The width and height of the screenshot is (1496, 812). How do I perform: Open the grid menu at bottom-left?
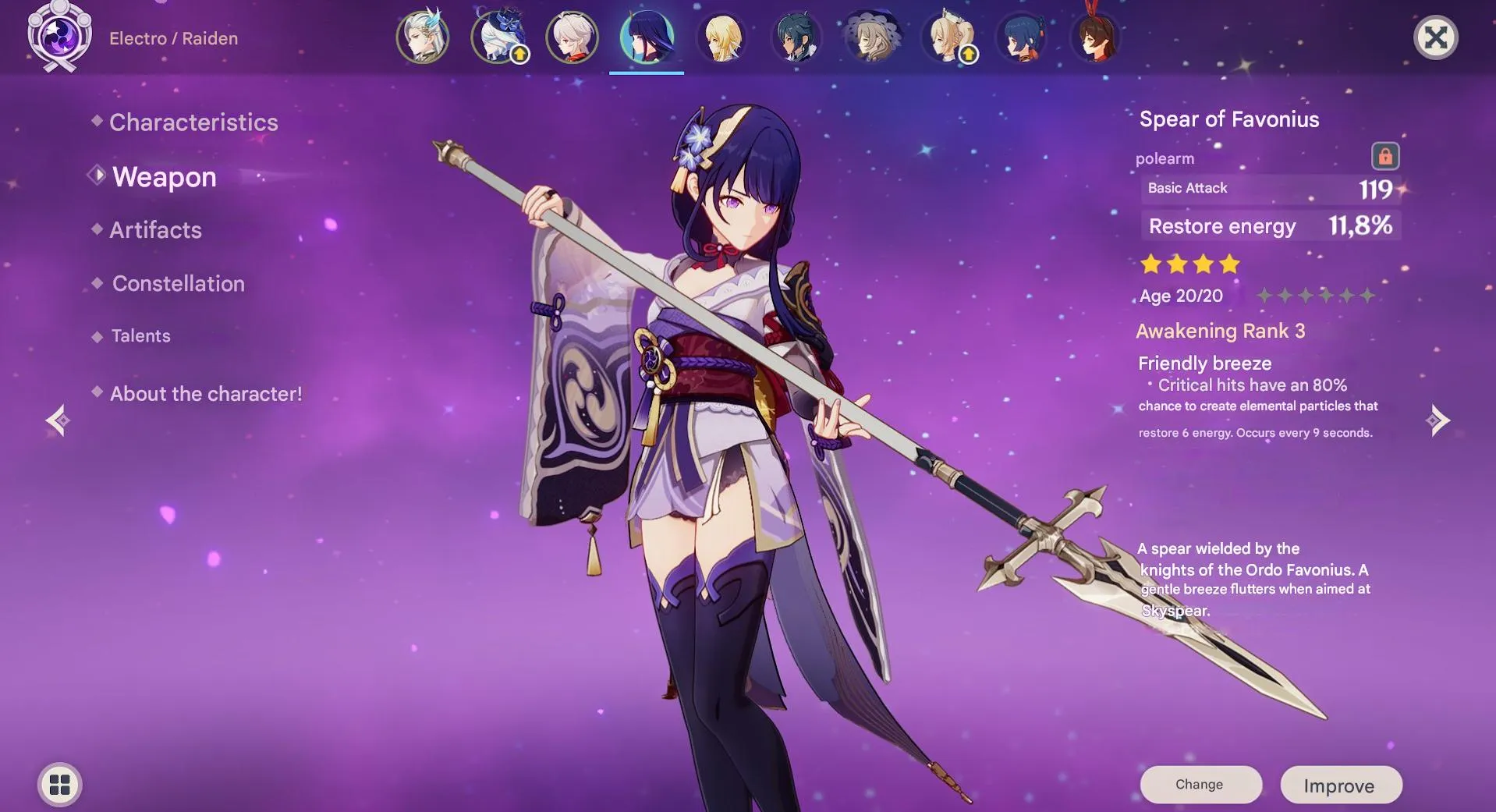pos(60,785)
